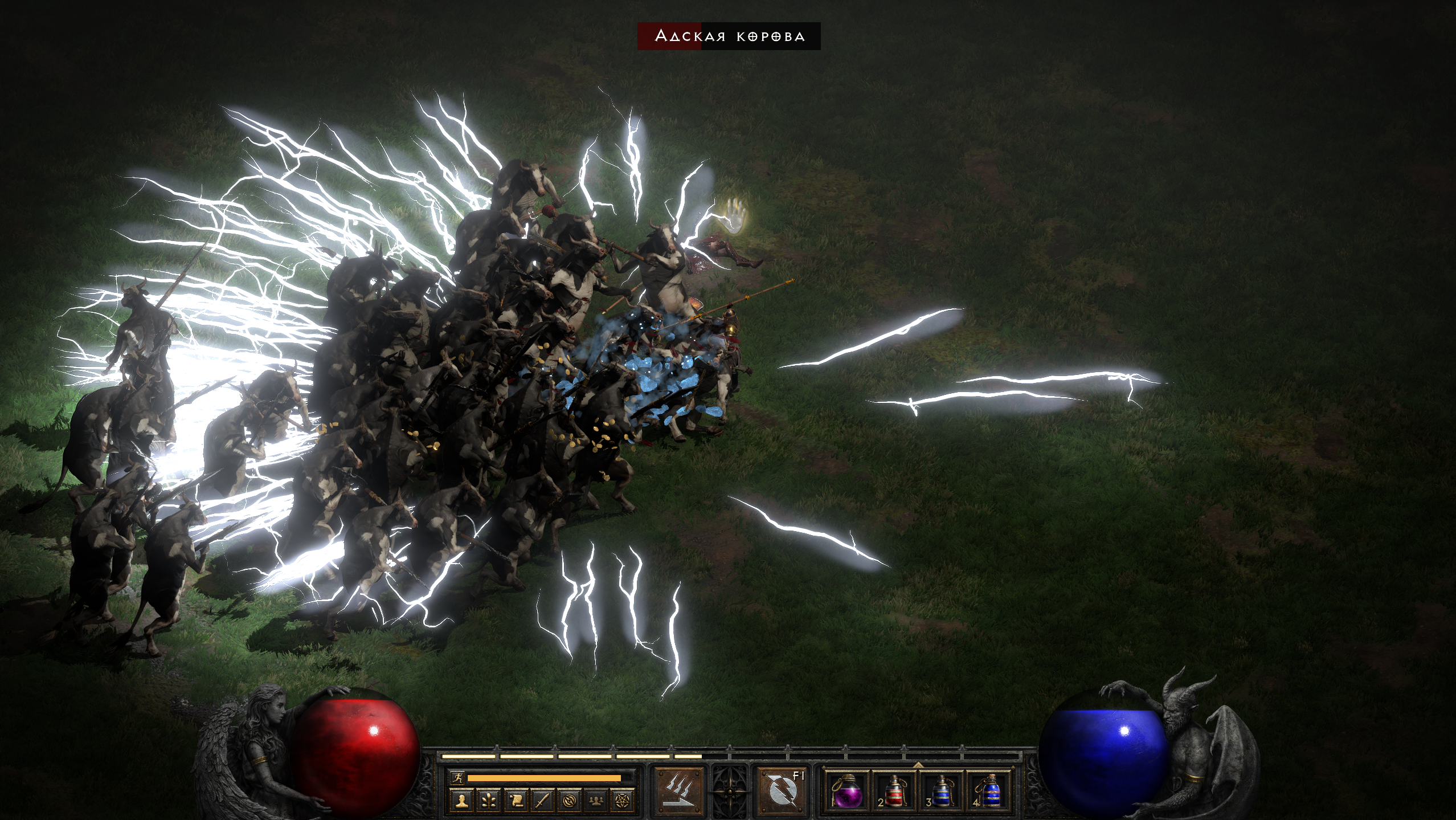Open the skill tree panel
The width and height of the screenshot is (1456, 820).
tap(489, 801)
